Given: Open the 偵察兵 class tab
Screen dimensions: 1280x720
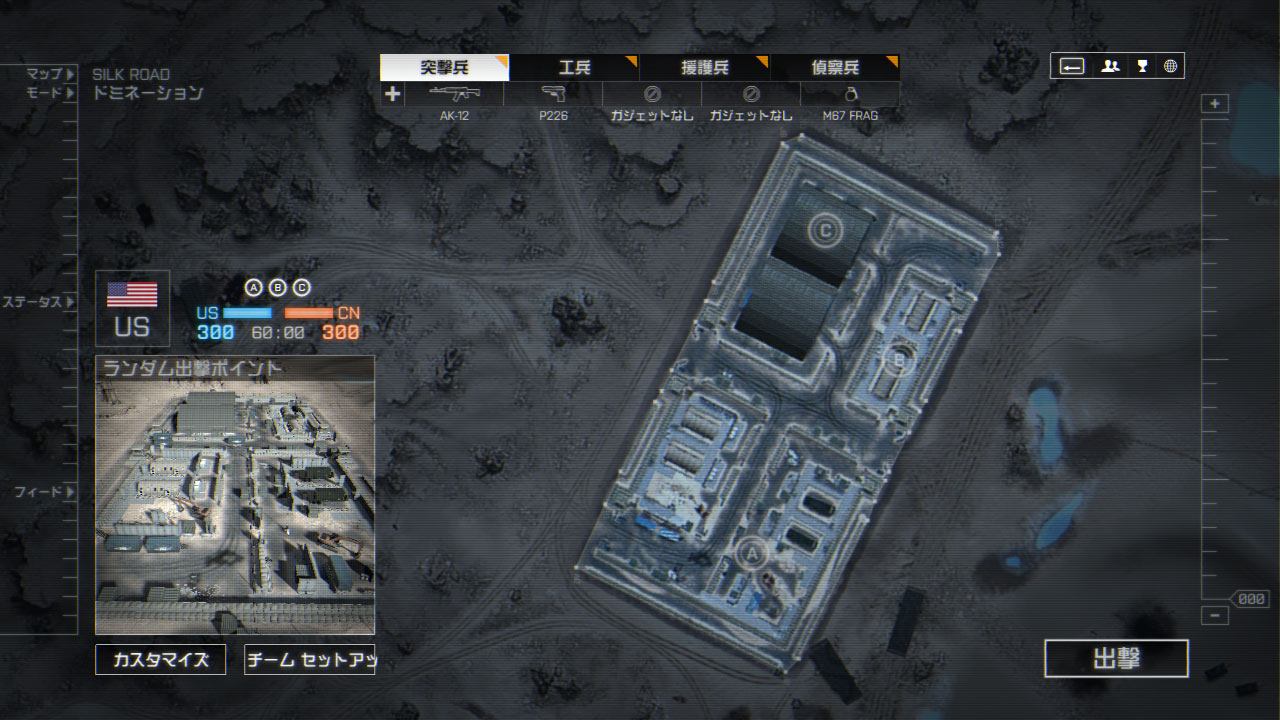Looking at the screenshot, I should coord(834,68).
